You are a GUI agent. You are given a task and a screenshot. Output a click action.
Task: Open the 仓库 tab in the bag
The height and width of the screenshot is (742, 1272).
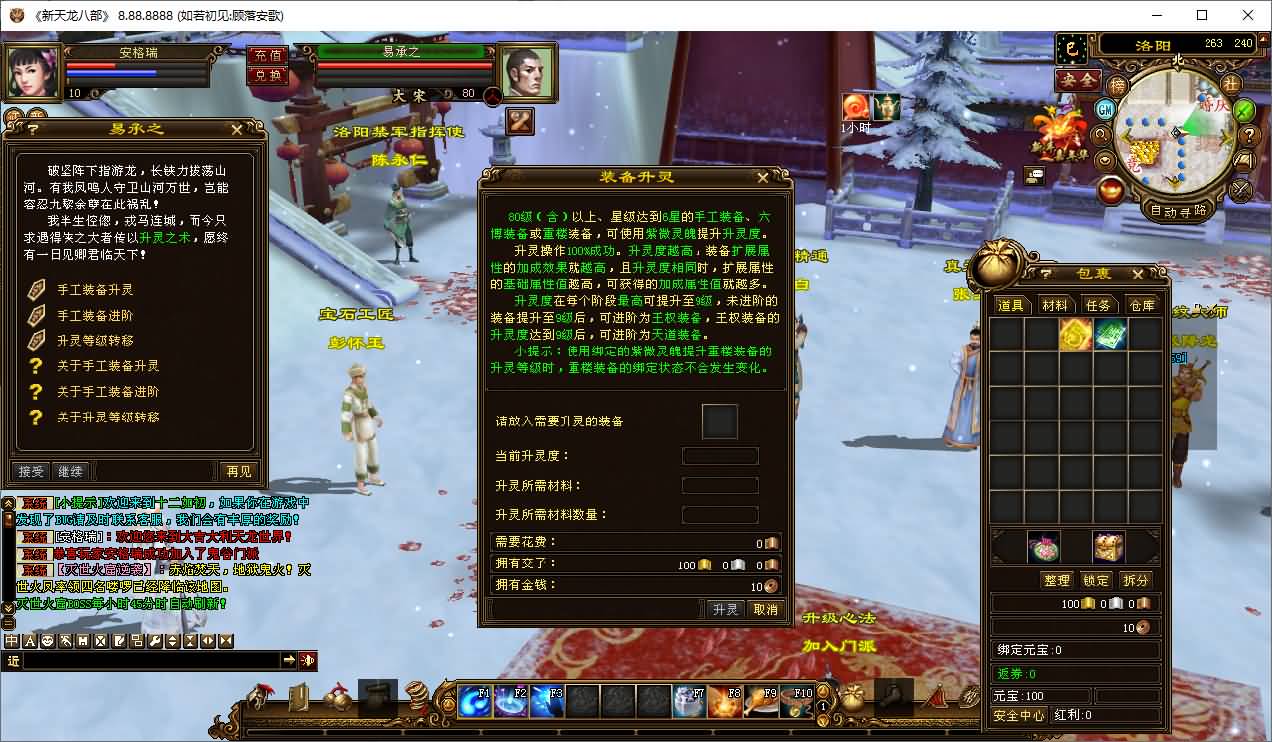pyautogui.click(x=1141, y=305)
